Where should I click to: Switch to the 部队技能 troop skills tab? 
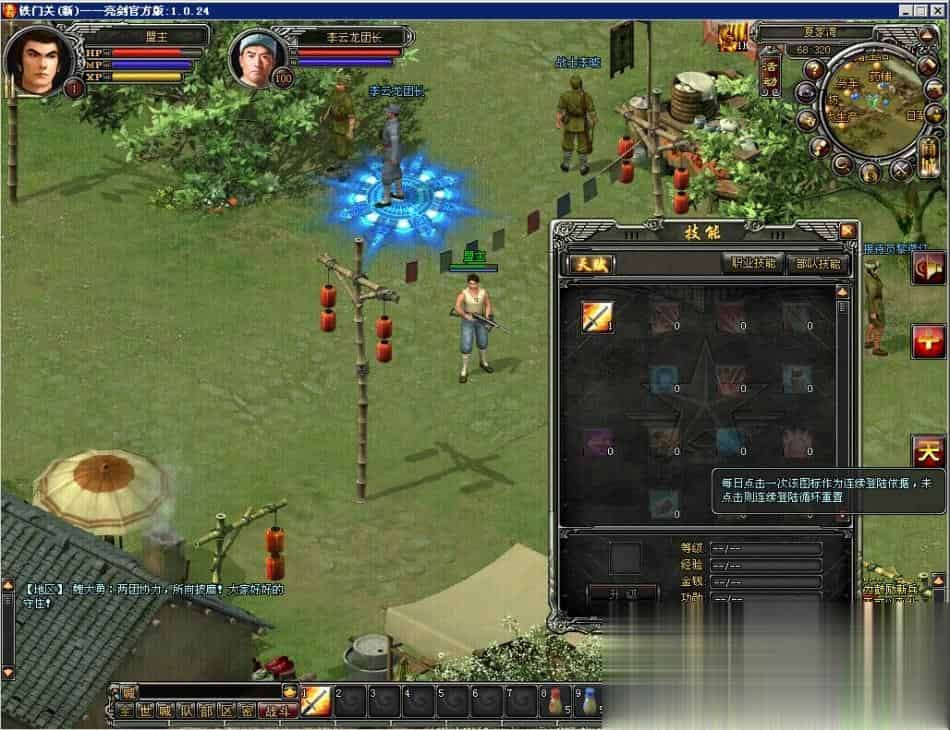click(x=818, y=264)
